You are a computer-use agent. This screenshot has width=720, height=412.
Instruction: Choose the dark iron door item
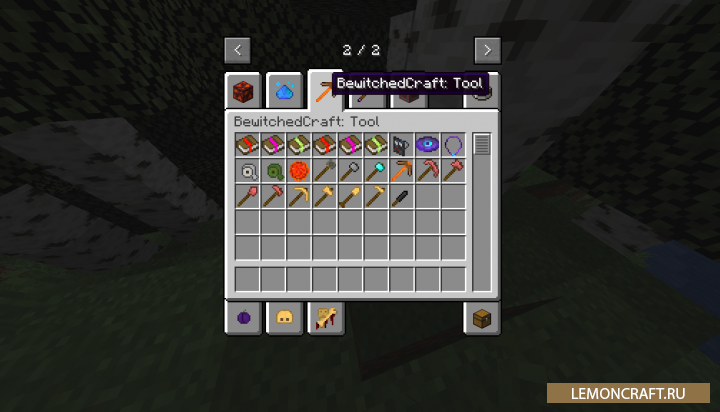[x=402, y=145]
